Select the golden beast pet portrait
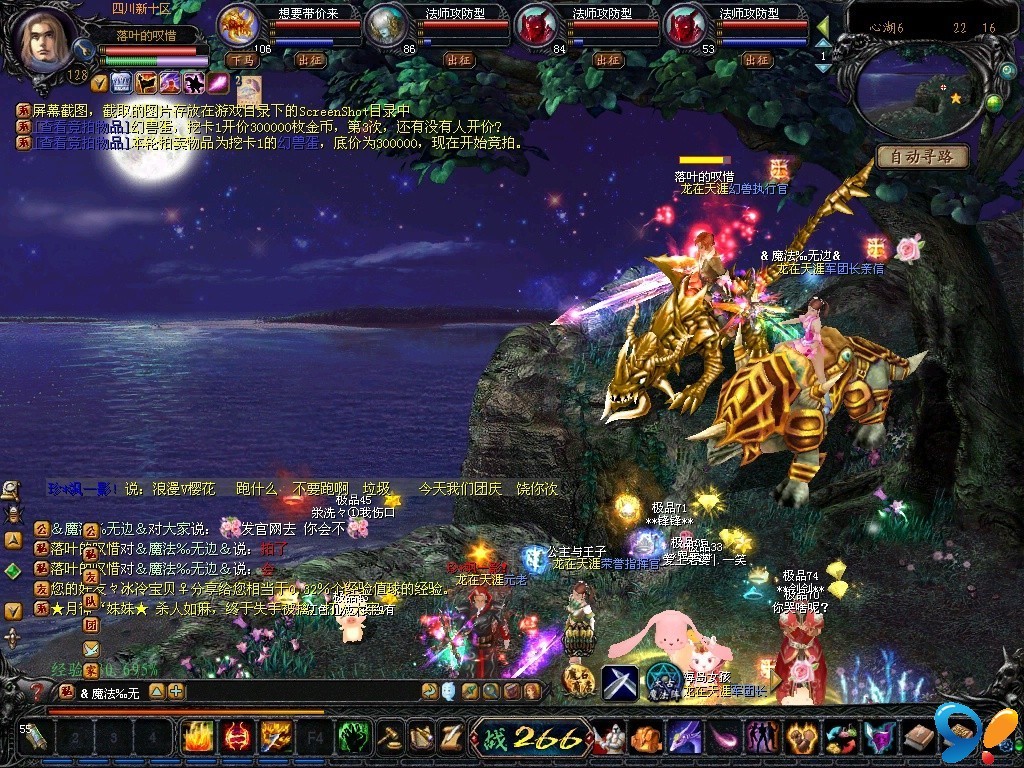This screenshot has width=1024, height=768. click(x=238, y=24)
